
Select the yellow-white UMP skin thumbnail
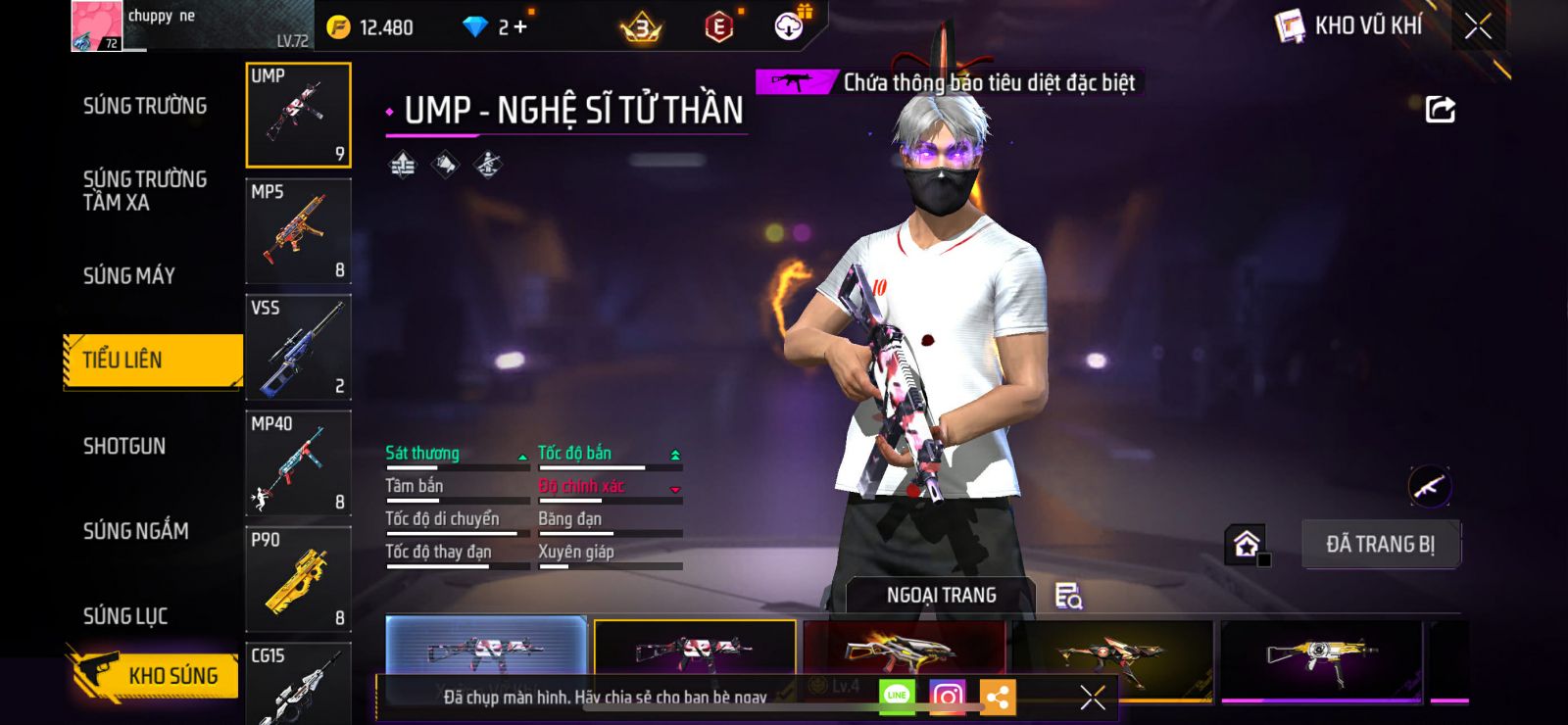(x=1321, y=656)
